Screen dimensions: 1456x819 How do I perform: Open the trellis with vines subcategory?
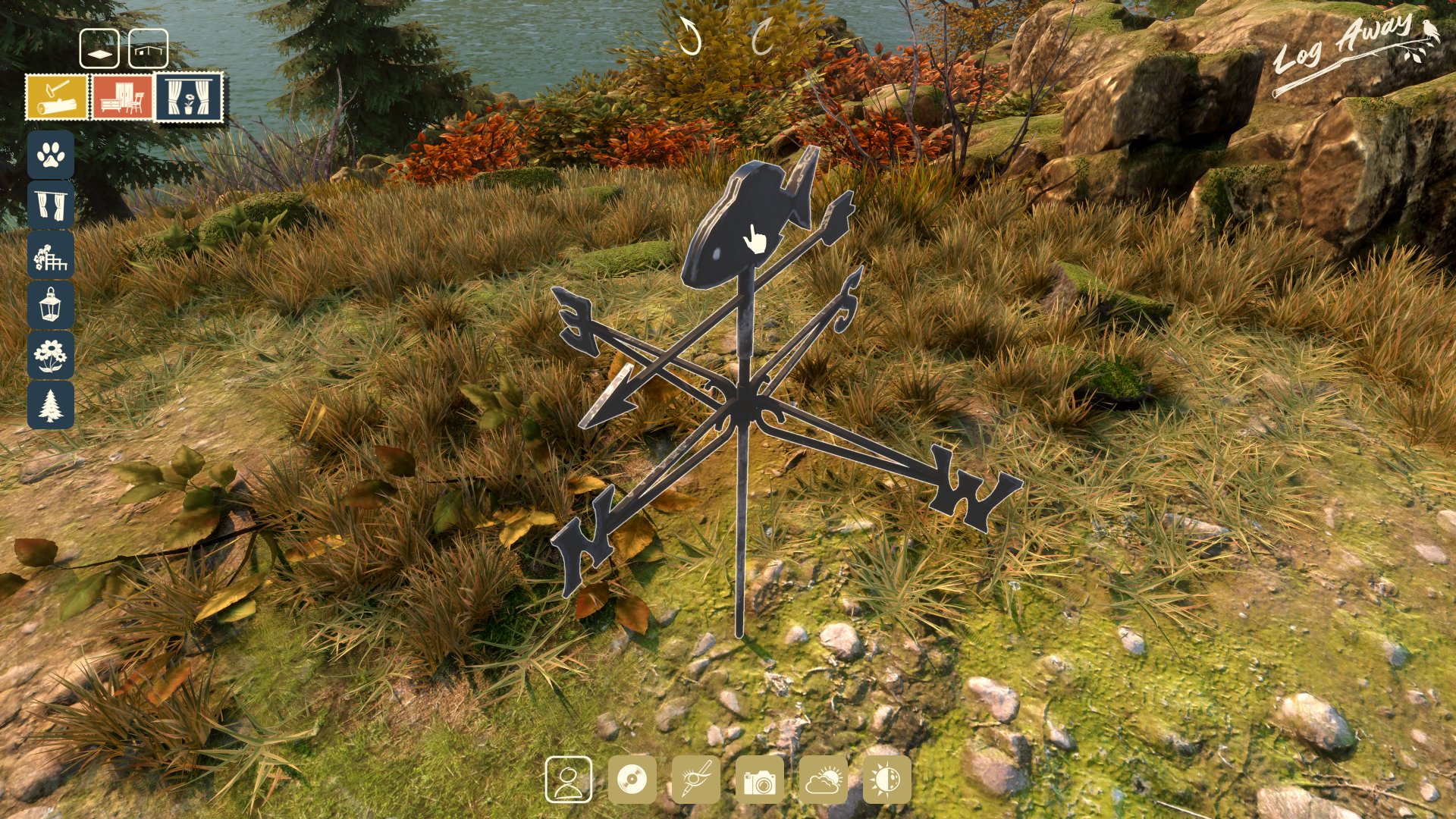51,255
